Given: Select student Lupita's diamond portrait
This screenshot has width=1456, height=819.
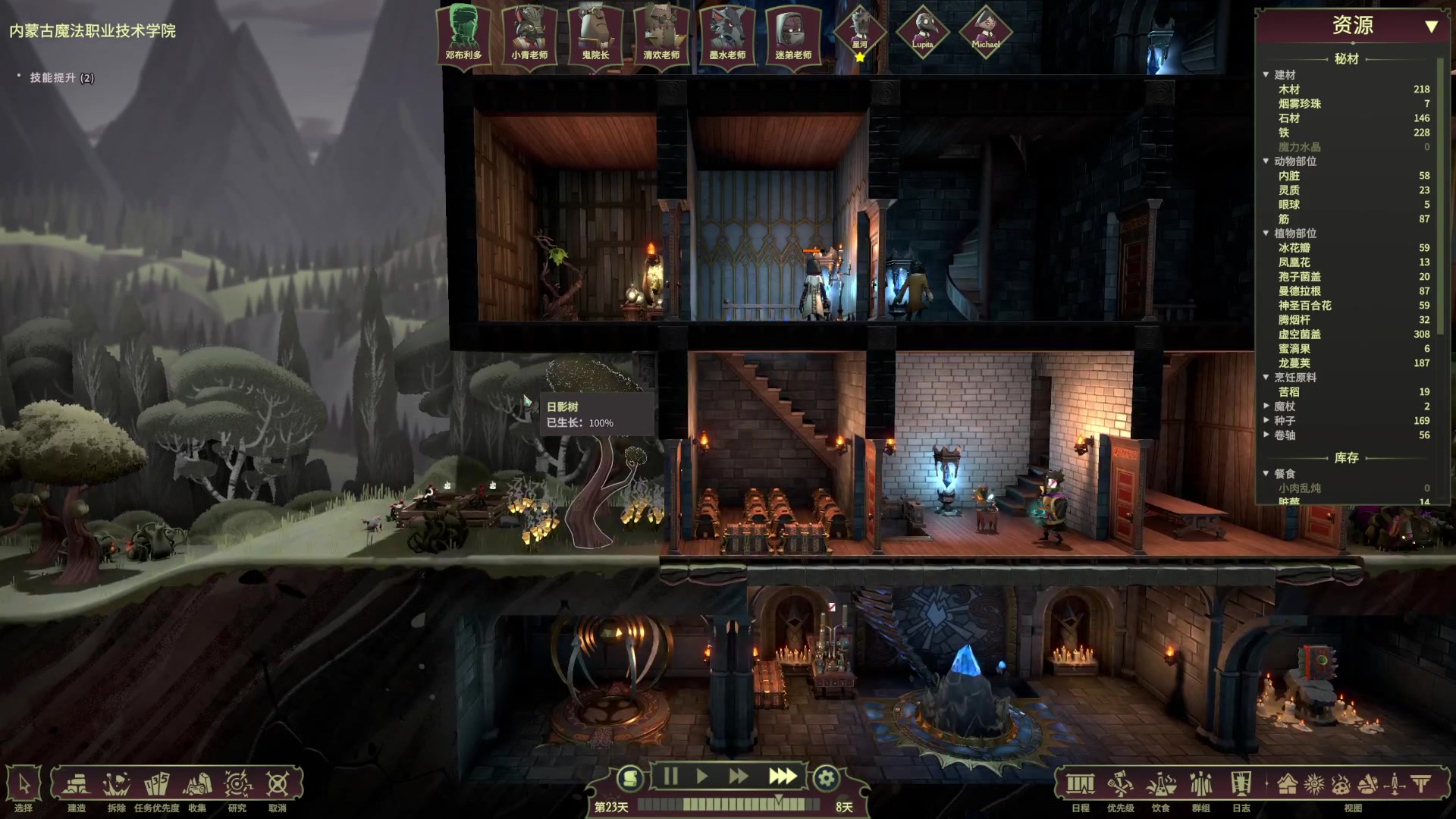Looking at the screenshot, I should click(x=922, y=33).
